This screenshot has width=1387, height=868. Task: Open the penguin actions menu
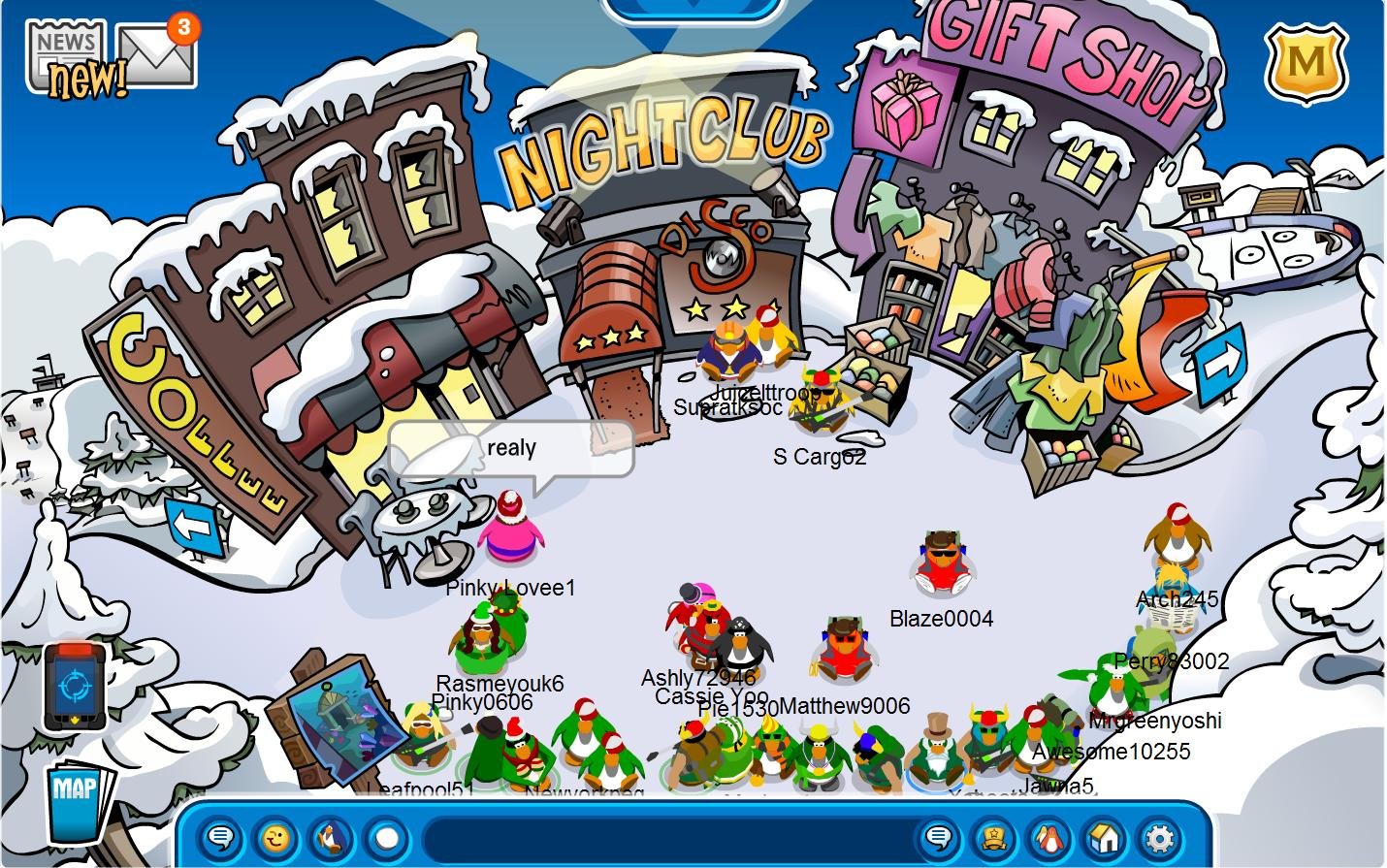331,838
